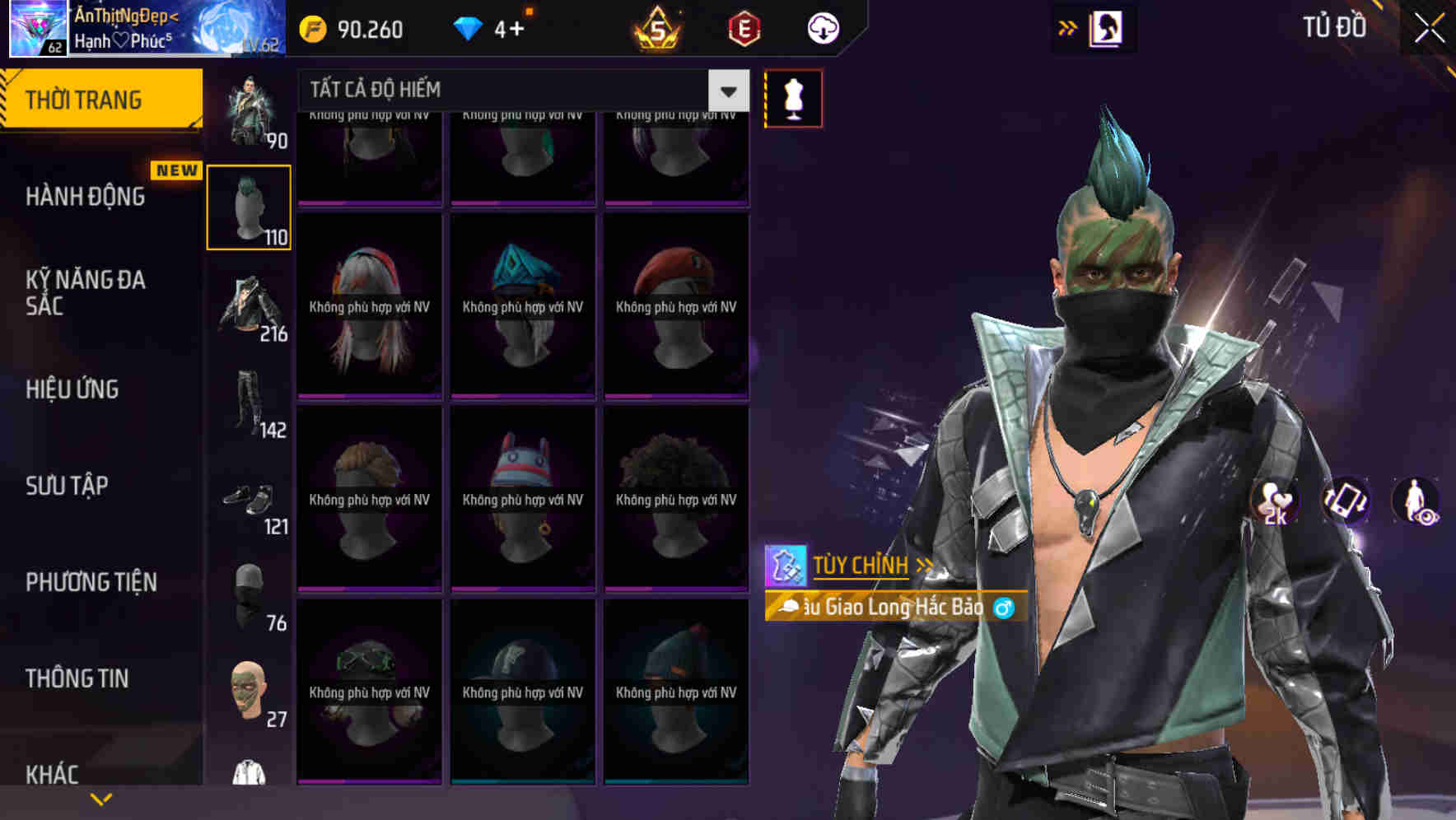Expand TÙY CHỈNH options via double chevron
The image size is (1456, 820).
point(926,566)
